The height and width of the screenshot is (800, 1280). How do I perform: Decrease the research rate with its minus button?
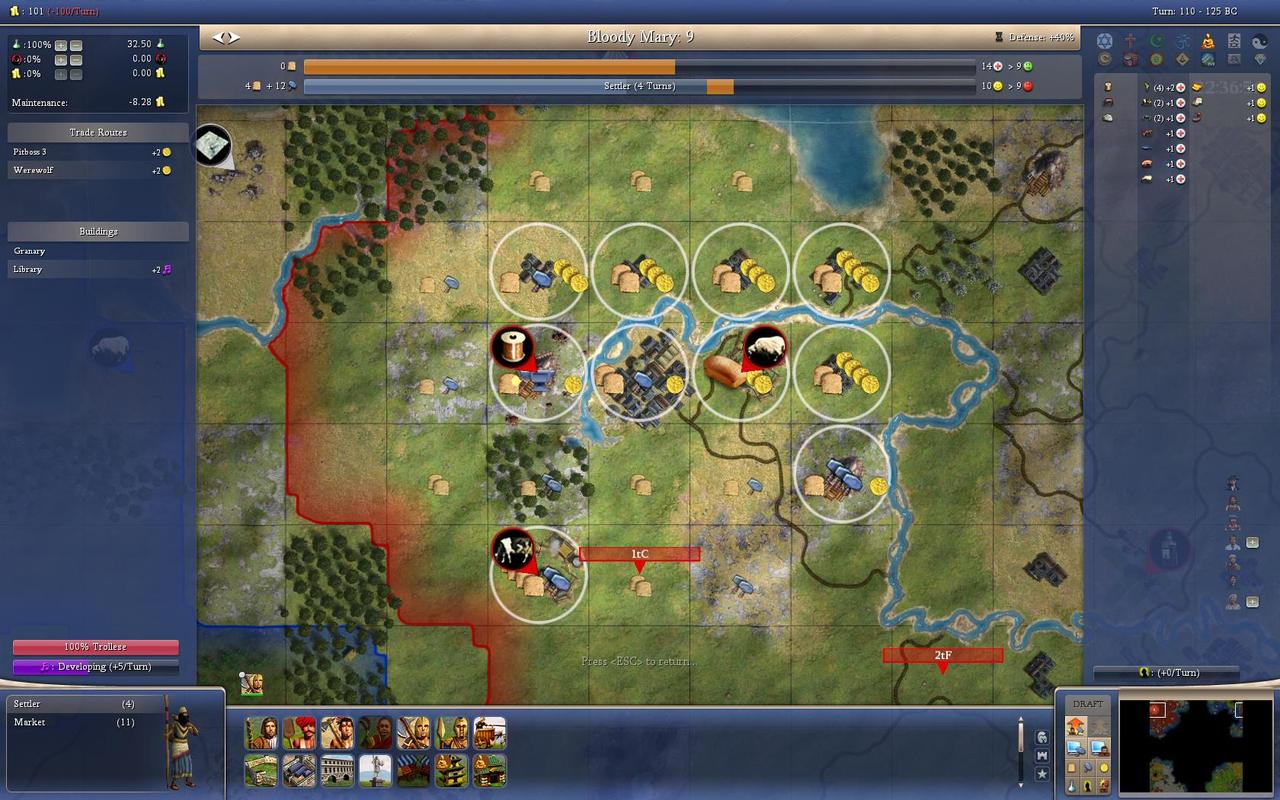click(x=76, y=45)
